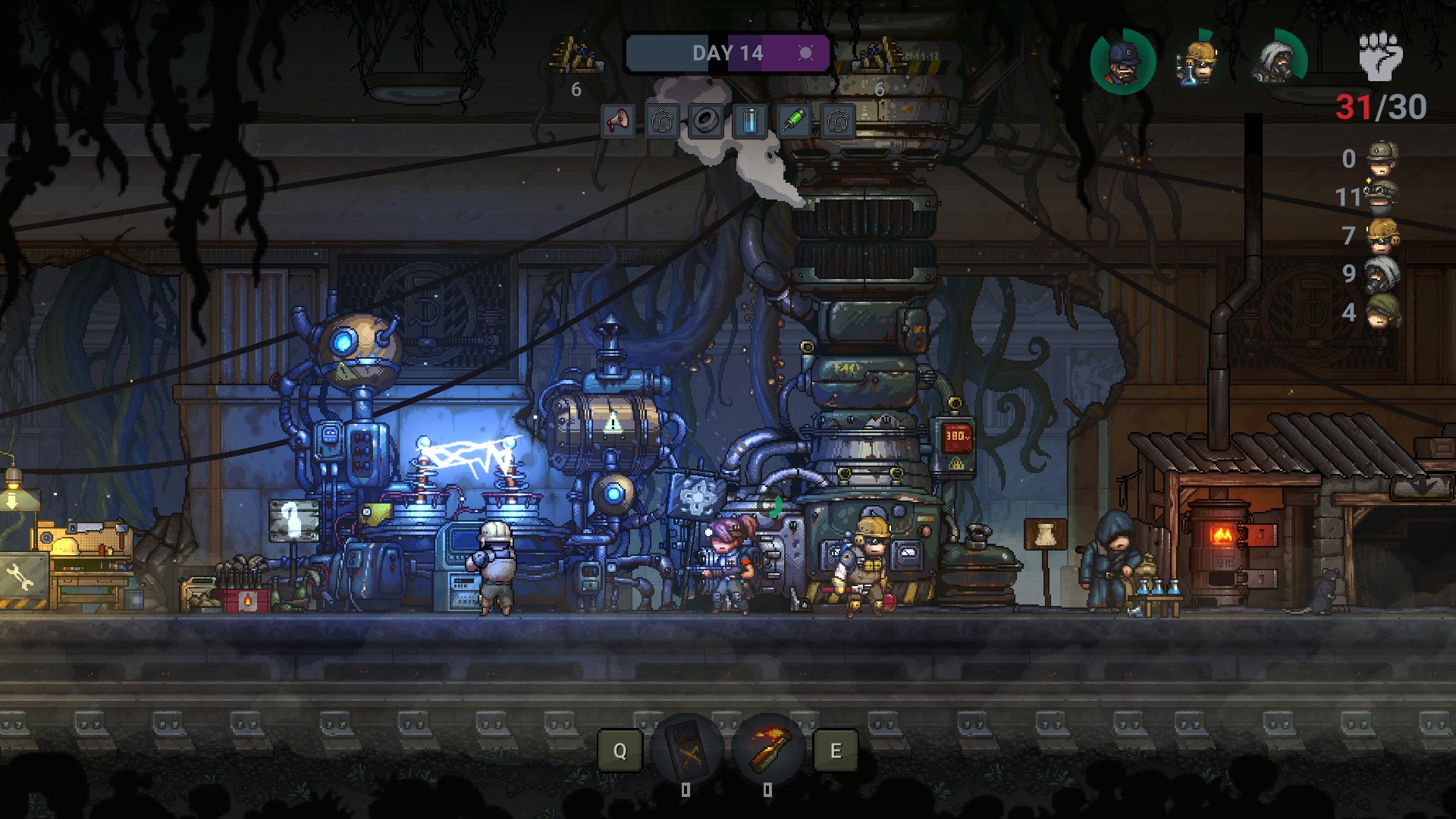Image resolution: width=1456 pixels, height=819 pixels.
Task: Select the green hooded unit type
Action: 1381,312
